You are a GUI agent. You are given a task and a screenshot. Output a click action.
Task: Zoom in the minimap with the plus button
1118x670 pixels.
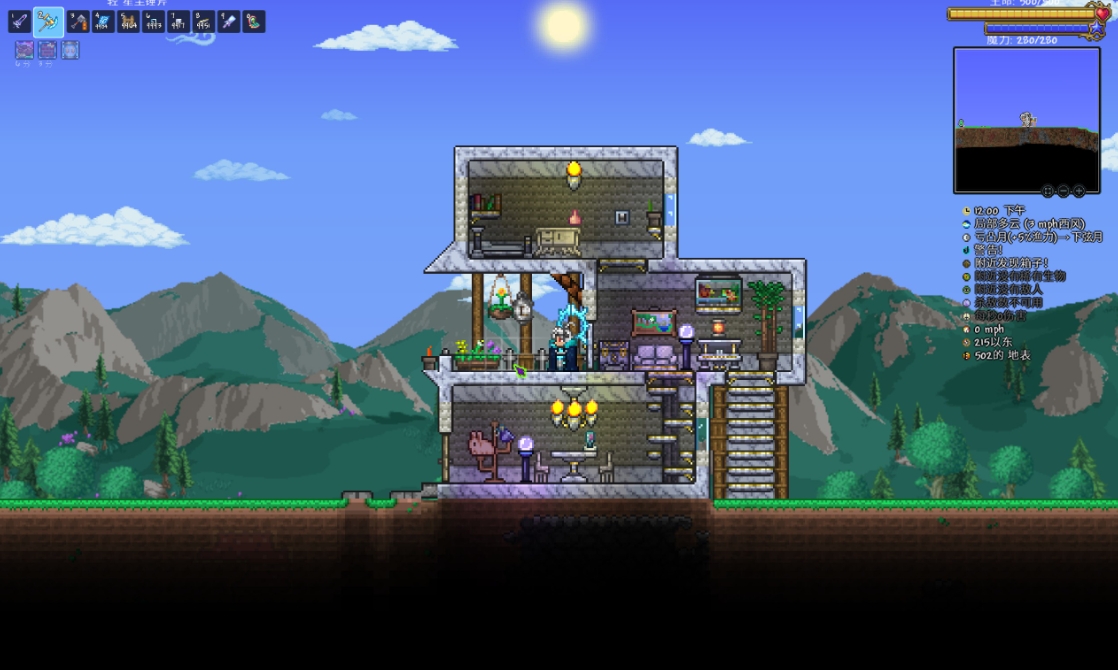(1078, 191)
